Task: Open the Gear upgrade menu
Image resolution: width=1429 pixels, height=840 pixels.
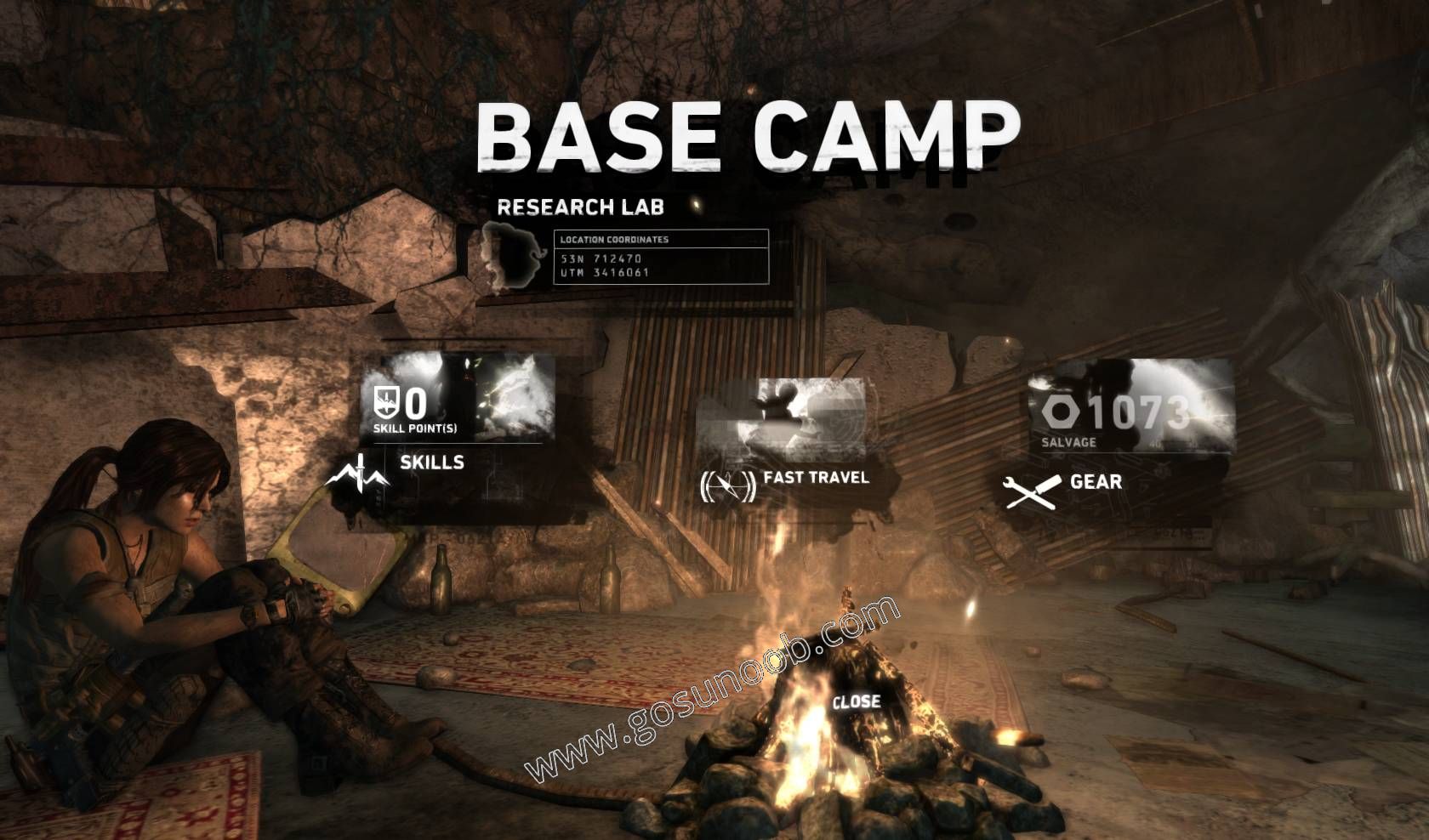Action: coord(1095,483)
